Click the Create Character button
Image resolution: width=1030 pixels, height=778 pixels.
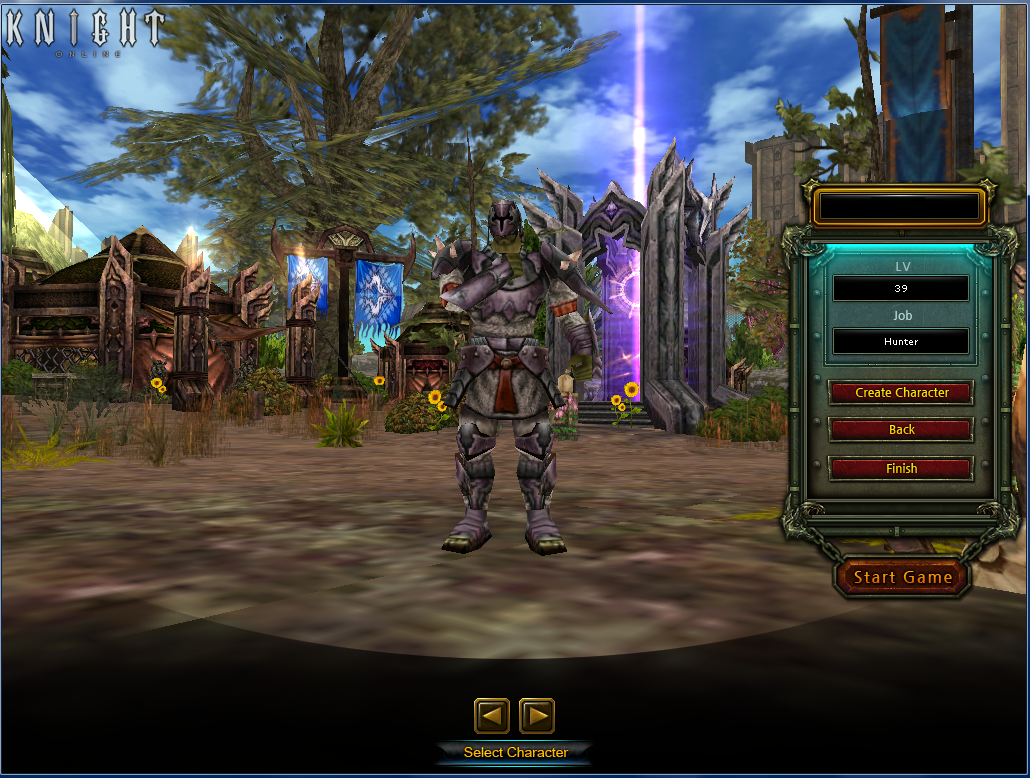(901, 393)
